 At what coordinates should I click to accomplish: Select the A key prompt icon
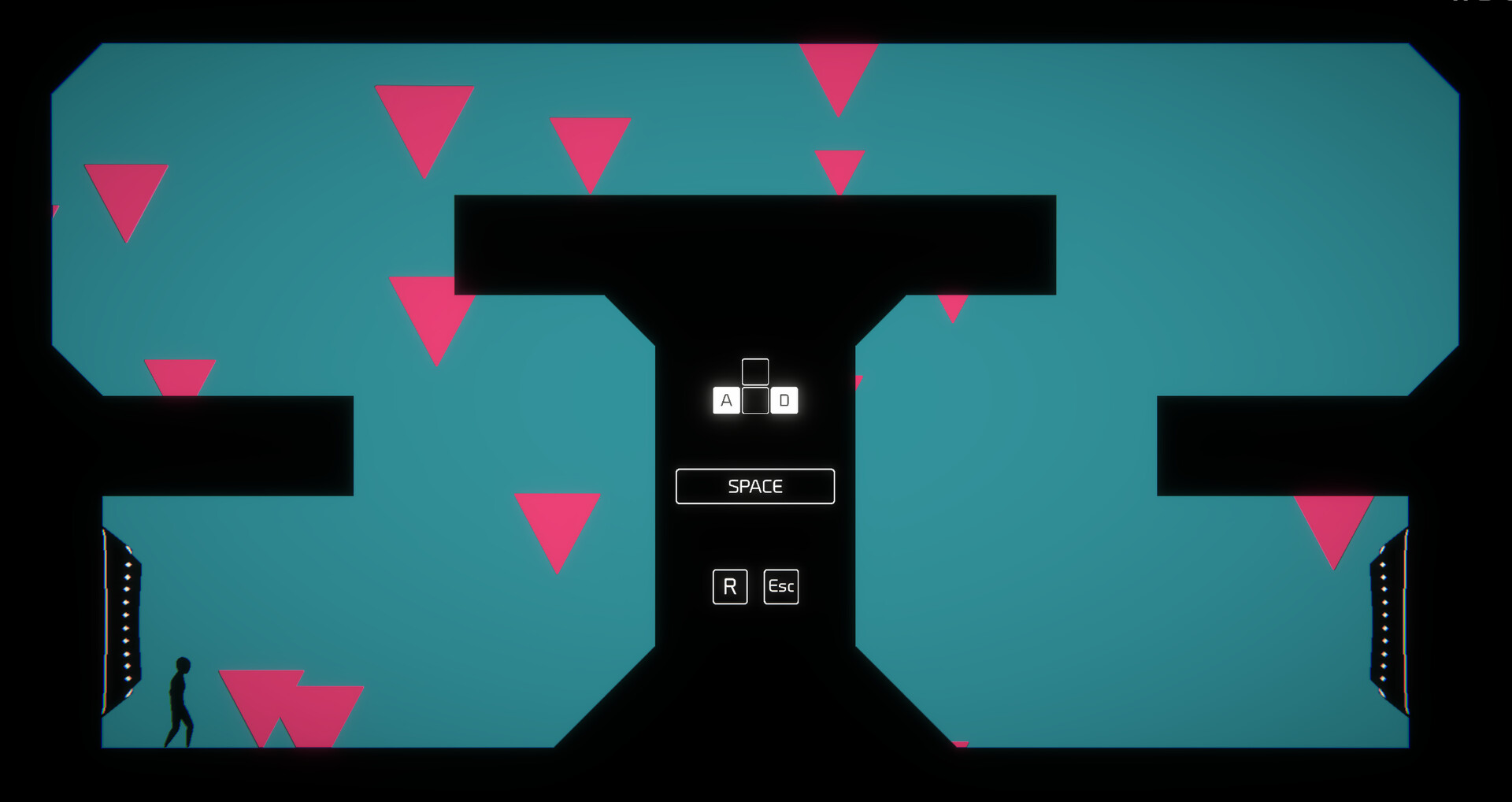pyautogui.click(x=724, y=400)
